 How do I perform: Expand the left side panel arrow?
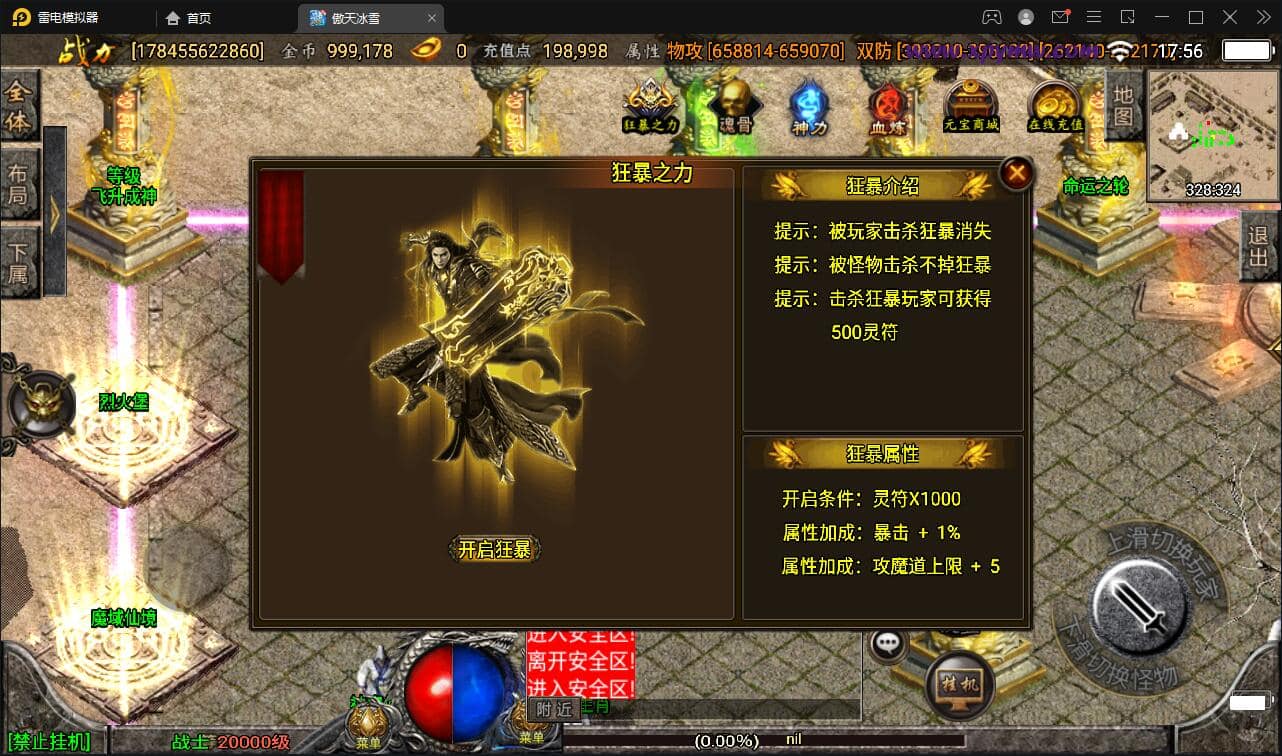pyautogui.click(x=54, y=213)
